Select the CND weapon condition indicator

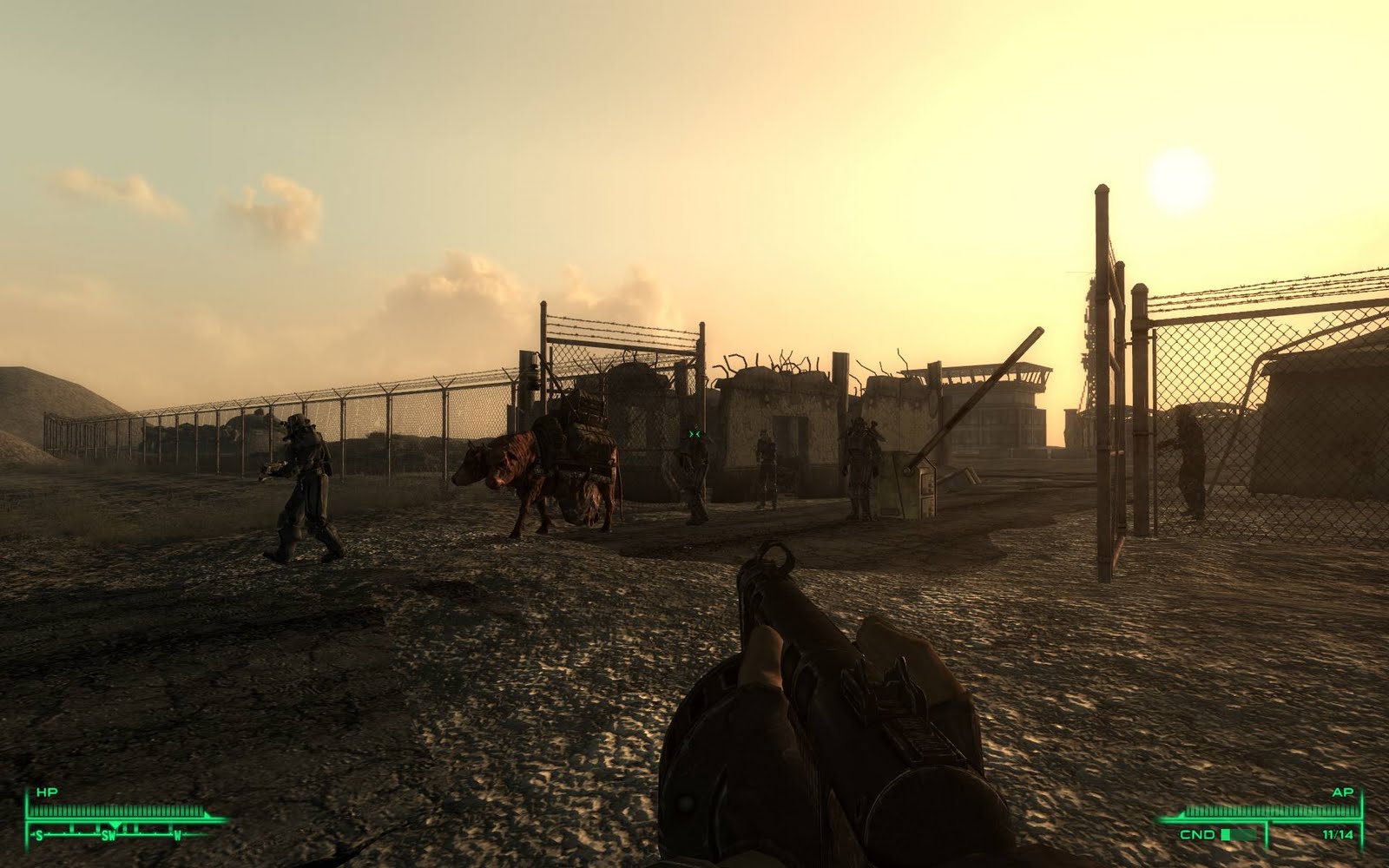(x=1198, y=834)
